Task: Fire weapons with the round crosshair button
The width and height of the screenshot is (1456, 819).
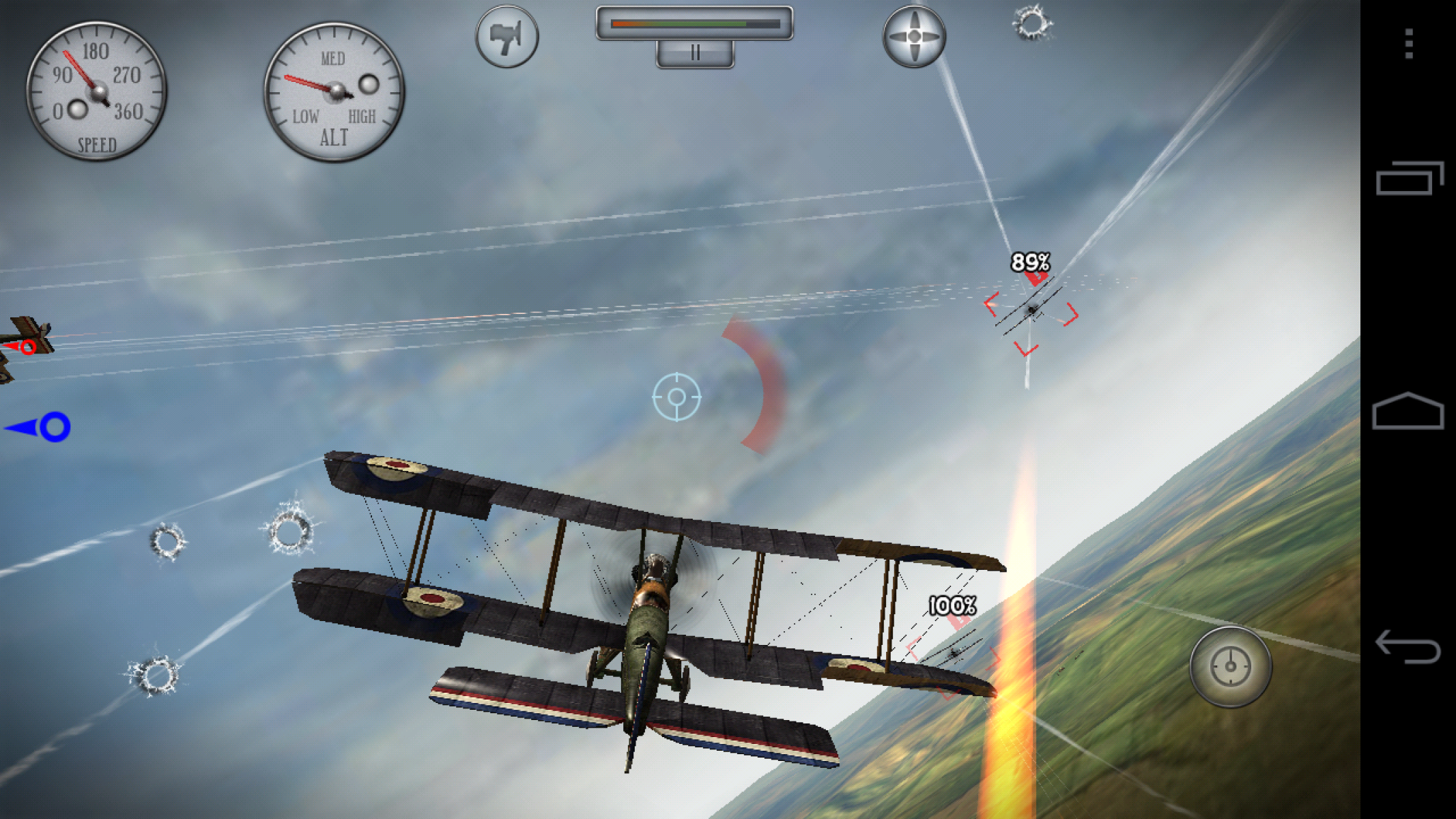Action: [x=1230, y=666]
